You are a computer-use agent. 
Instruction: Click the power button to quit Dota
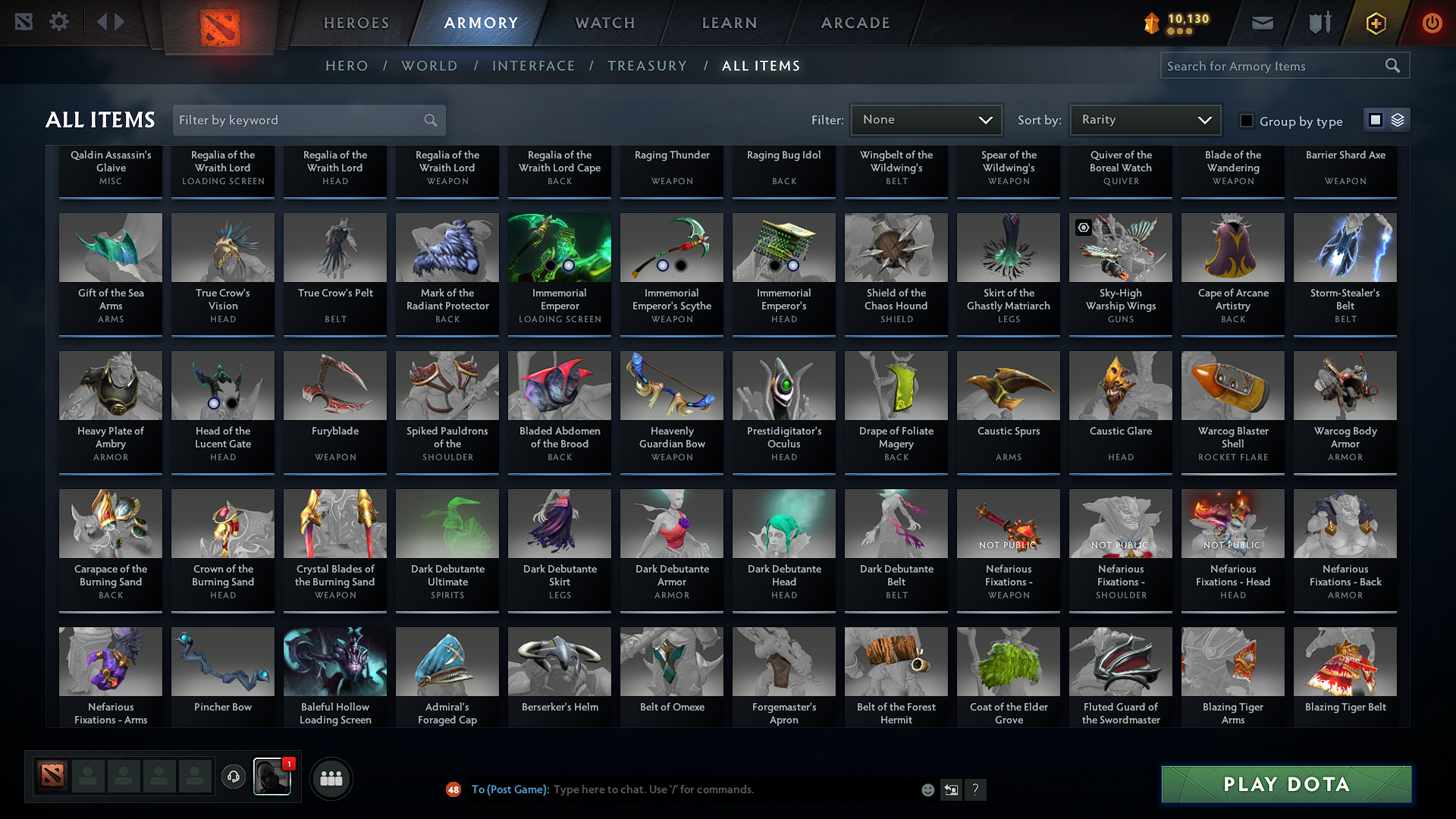point(1432,23)
